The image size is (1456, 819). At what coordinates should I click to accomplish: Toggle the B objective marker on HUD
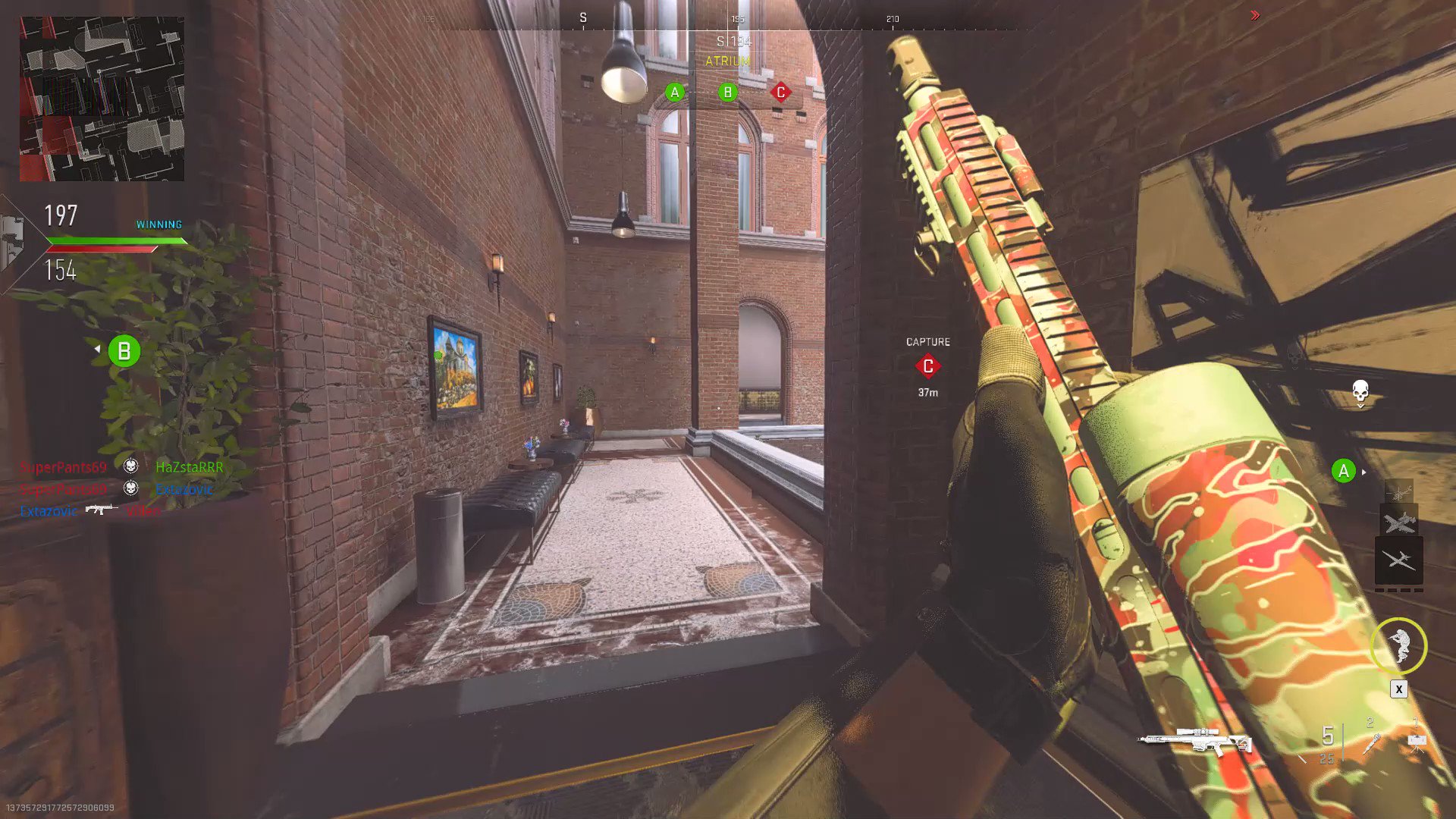point(728,93)
